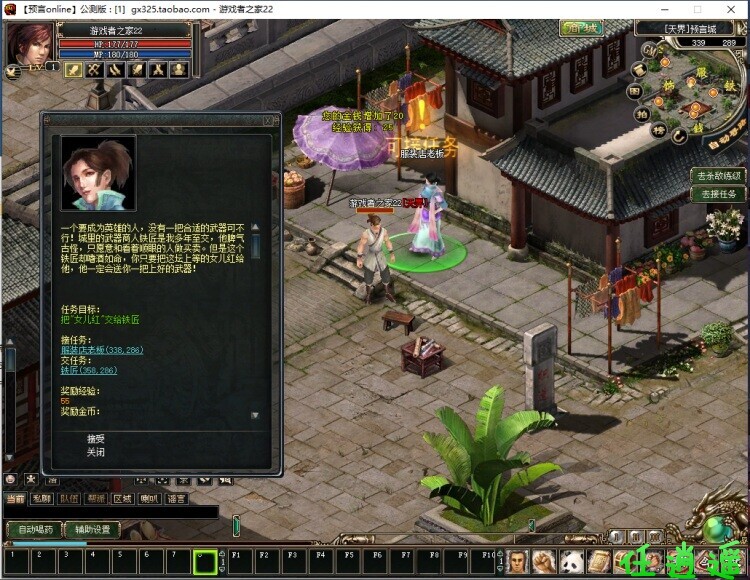Screen dimensions: 750x580
Task: Accept the quest with 接受
Action: (96, 438)
